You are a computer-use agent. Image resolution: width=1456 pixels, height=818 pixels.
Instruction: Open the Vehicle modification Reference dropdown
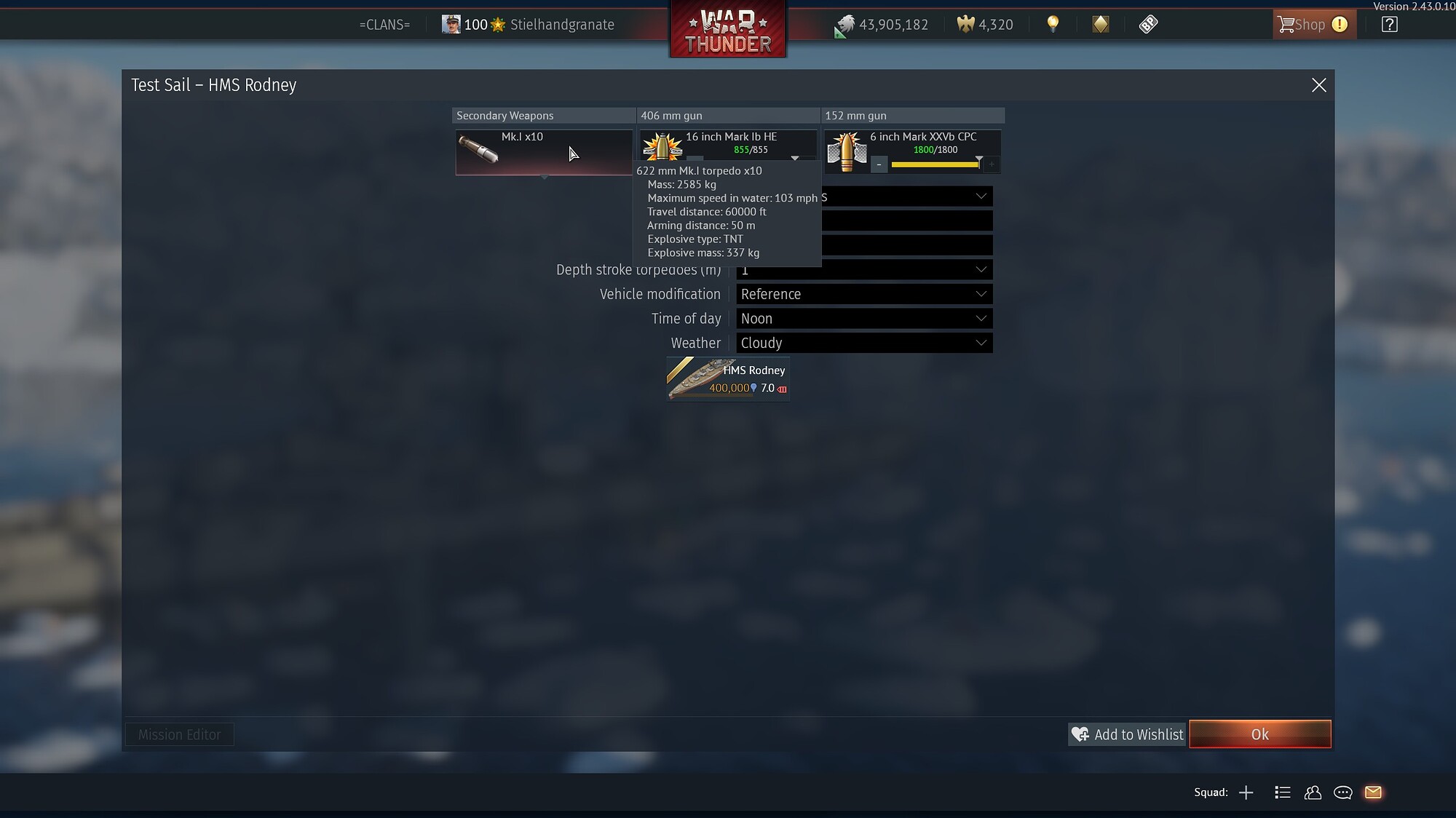click(863, 294)
